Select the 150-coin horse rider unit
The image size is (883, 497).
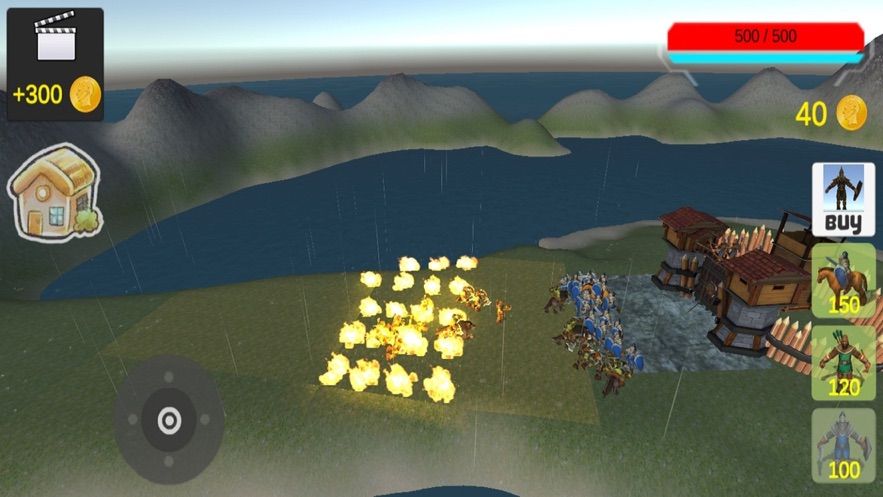coord(842,279)
